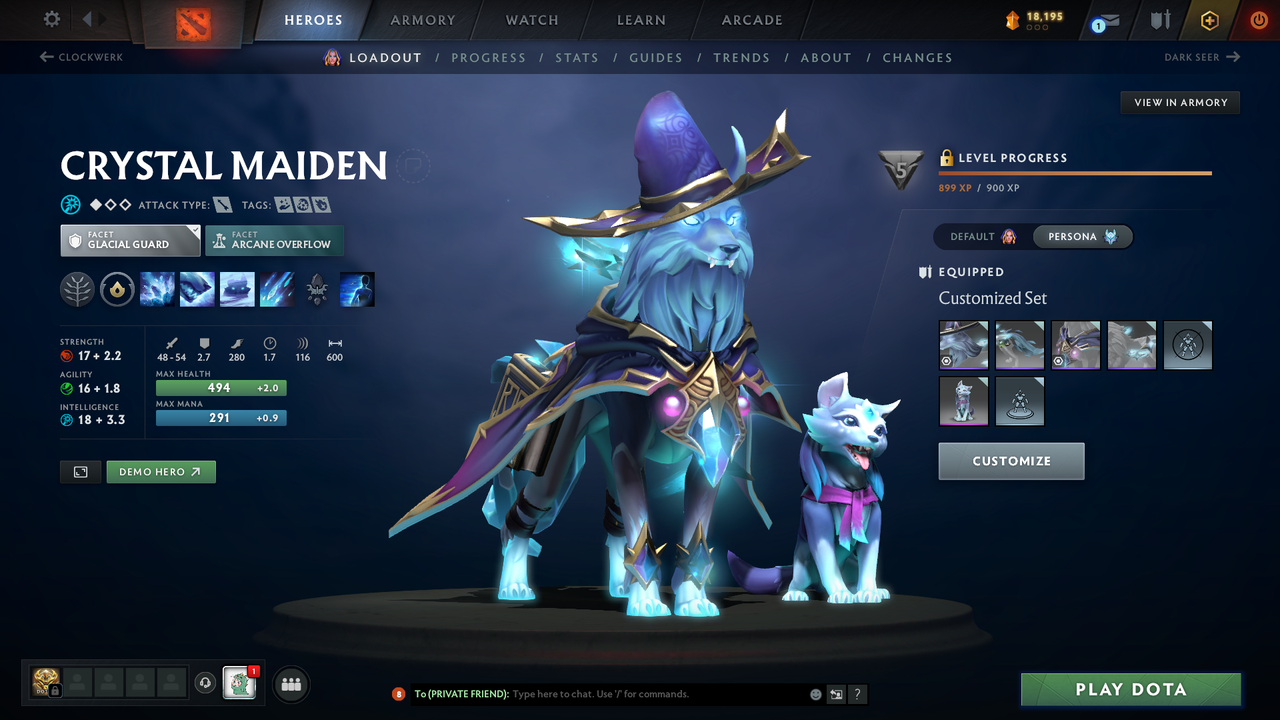Open Dota Plus with the gold hexagon icon
Viewport: 1280px width, 720px height.
tap(1209, 19)
